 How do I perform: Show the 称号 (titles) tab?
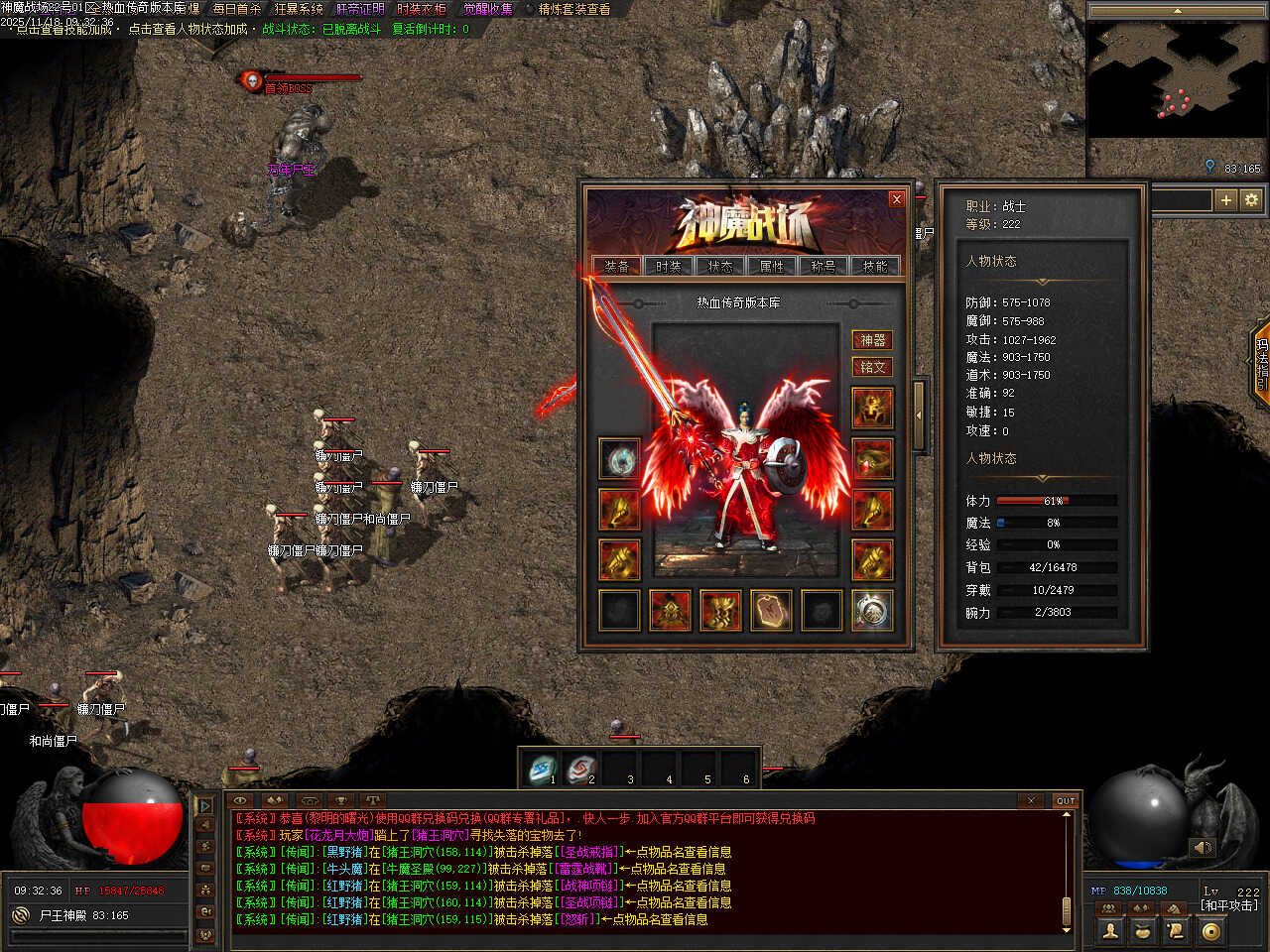pos(824,266)
